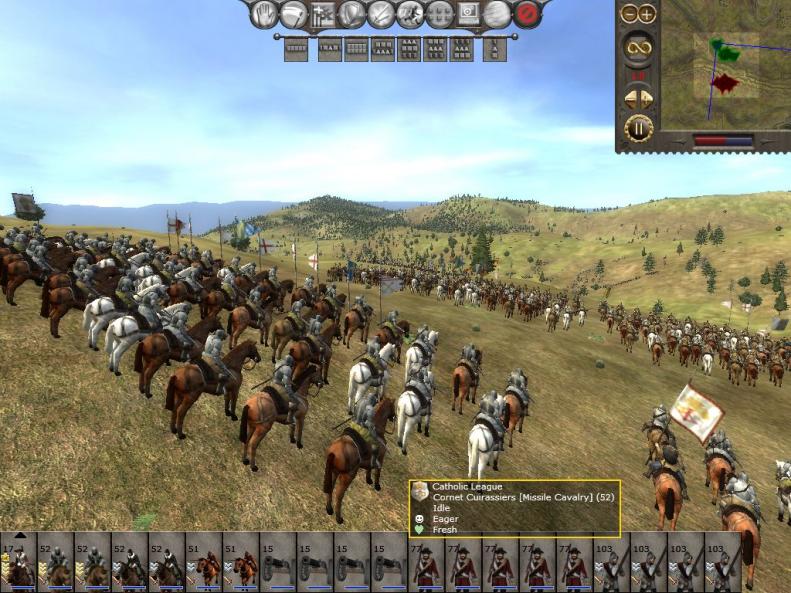This screenshot has width=791, height=593.
Task: Select the general's unit card with 17 men
Action: click(x=18, y=563)
